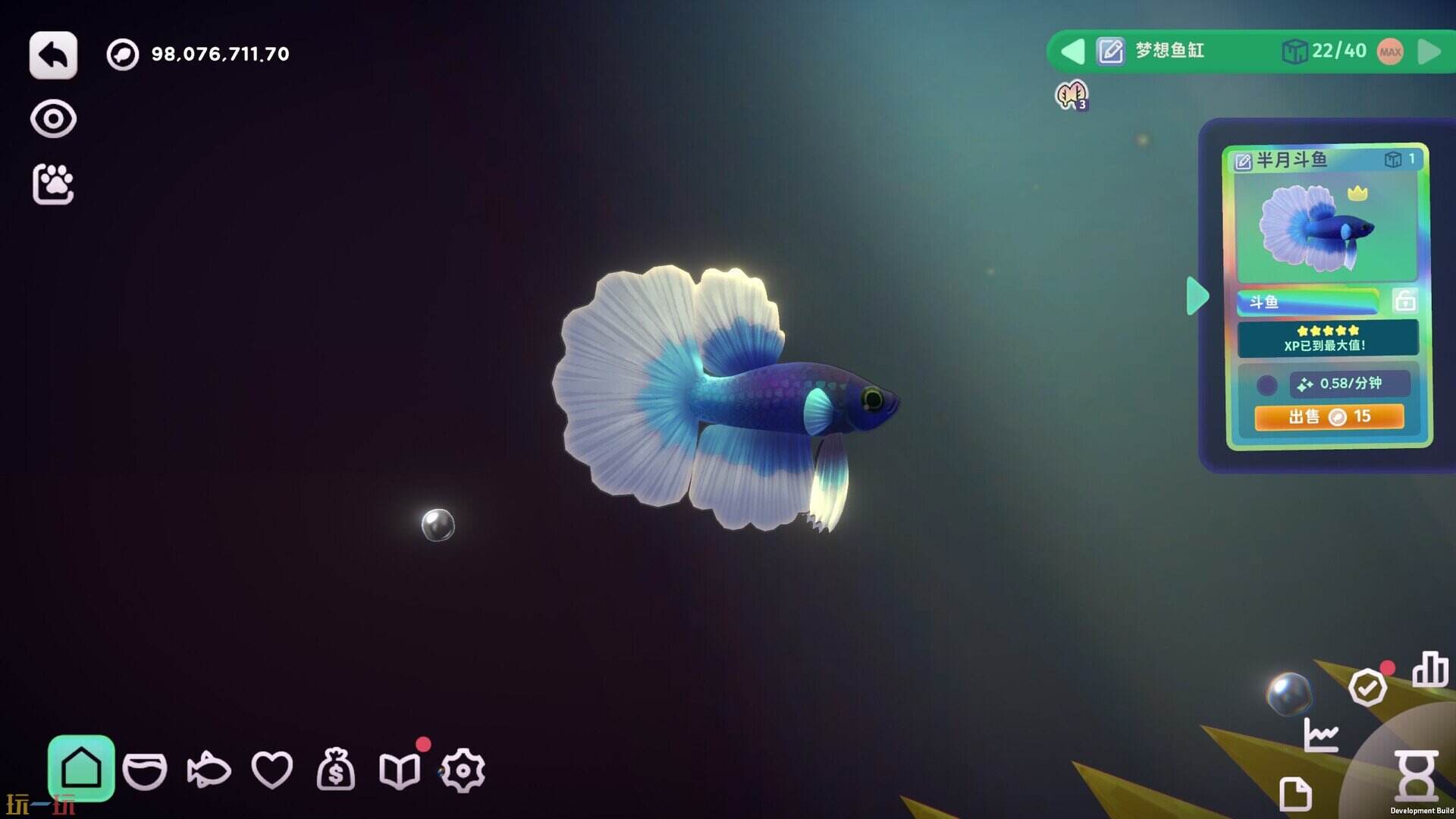Toggle the fish lock icon
1456x819 pixels.
1405,301
